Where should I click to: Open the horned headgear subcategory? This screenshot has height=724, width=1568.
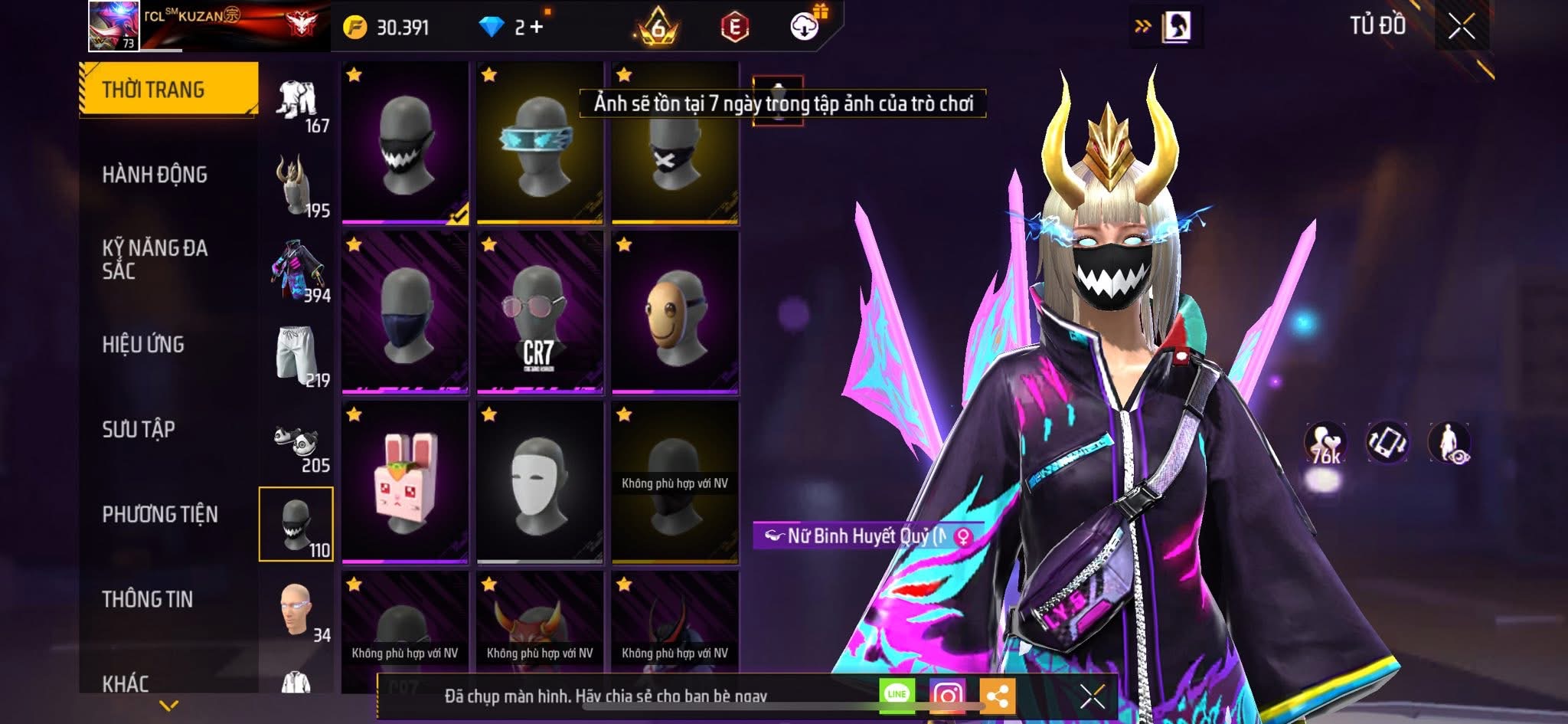point(297,185)
